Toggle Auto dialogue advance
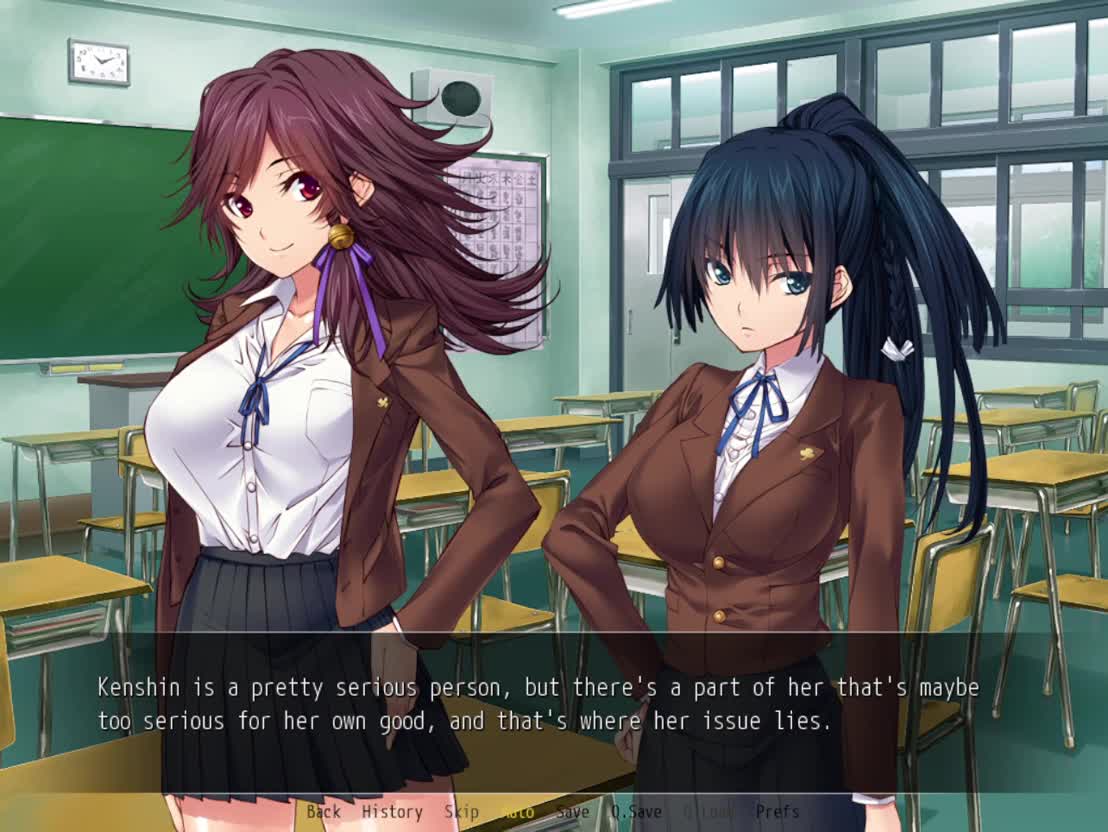This screenshot has width=1108, height=832. coord(517,812)
